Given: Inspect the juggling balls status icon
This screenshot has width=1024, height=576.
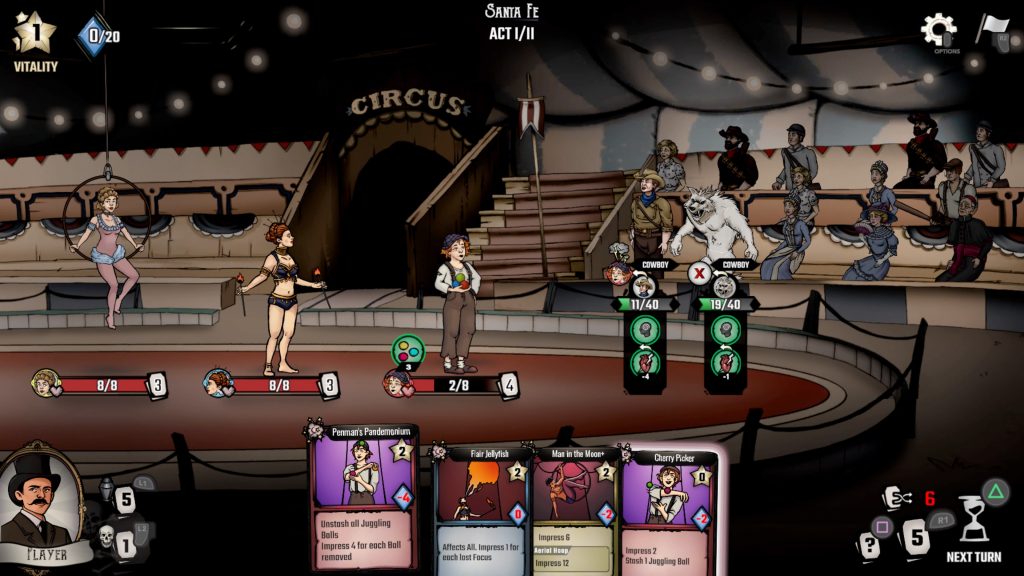Looking at the screenshot, I should 407,350.
